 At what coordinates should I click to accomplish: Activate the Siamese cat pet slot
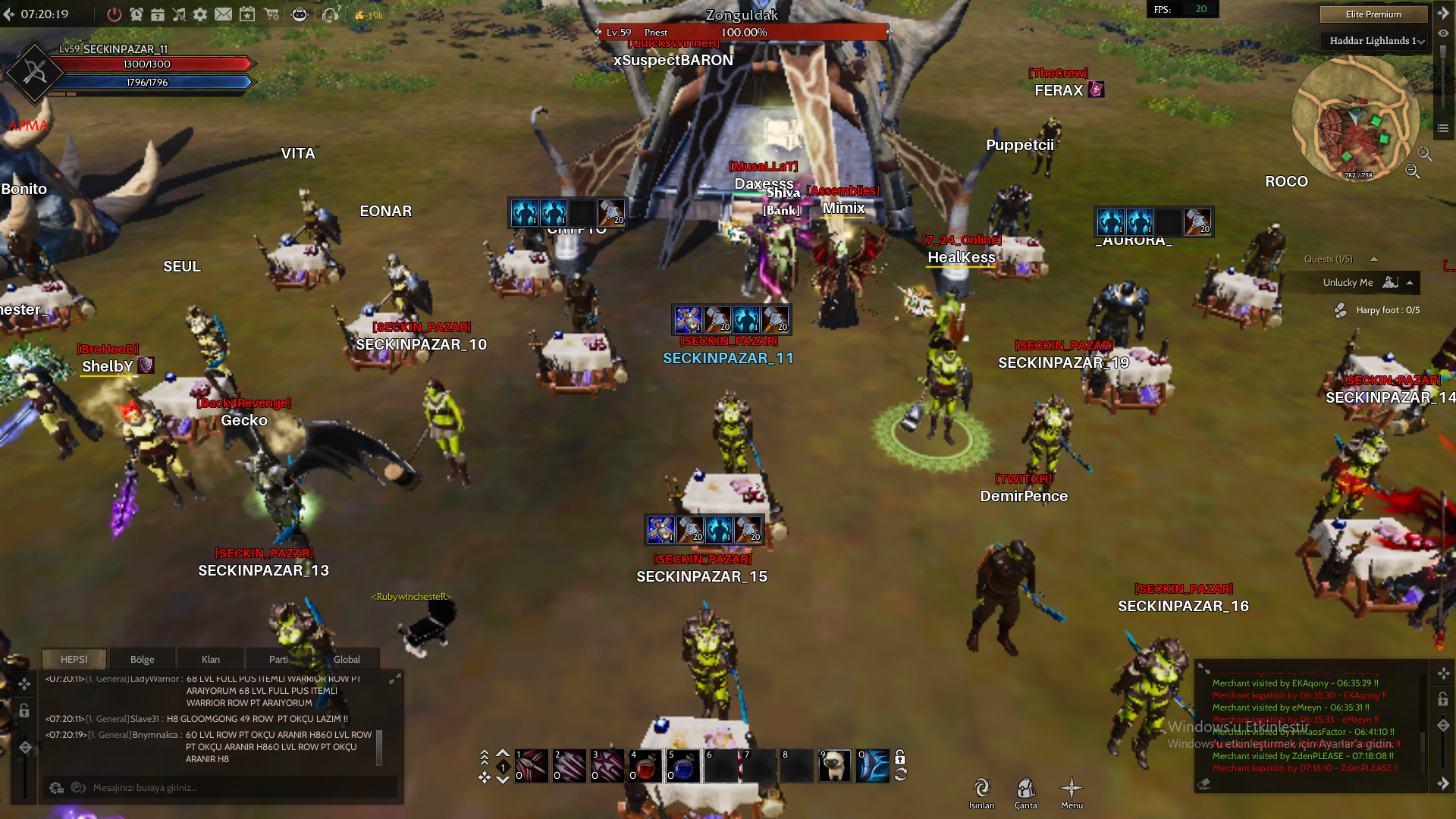(835, 766)
